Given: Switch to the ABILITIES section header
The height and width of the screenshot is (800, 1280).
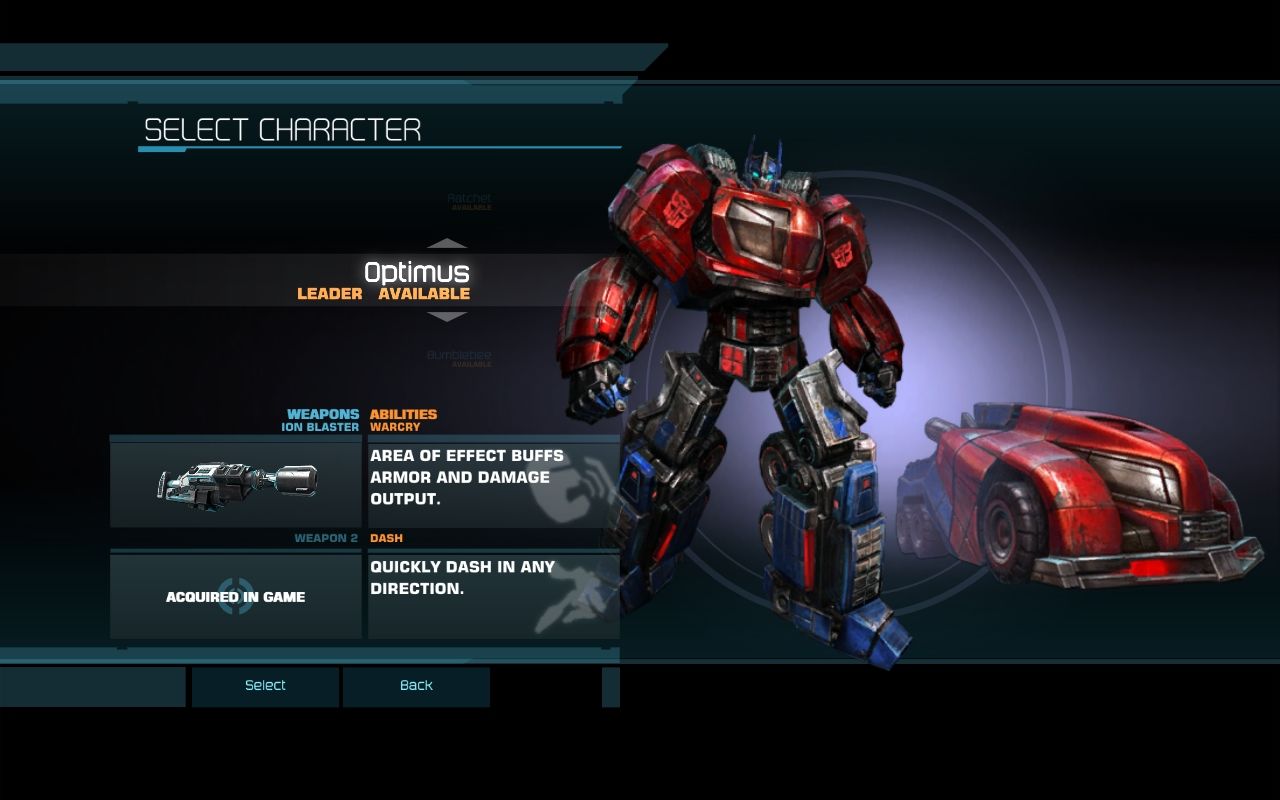Looking at the screenshot, I should (405, 413).
